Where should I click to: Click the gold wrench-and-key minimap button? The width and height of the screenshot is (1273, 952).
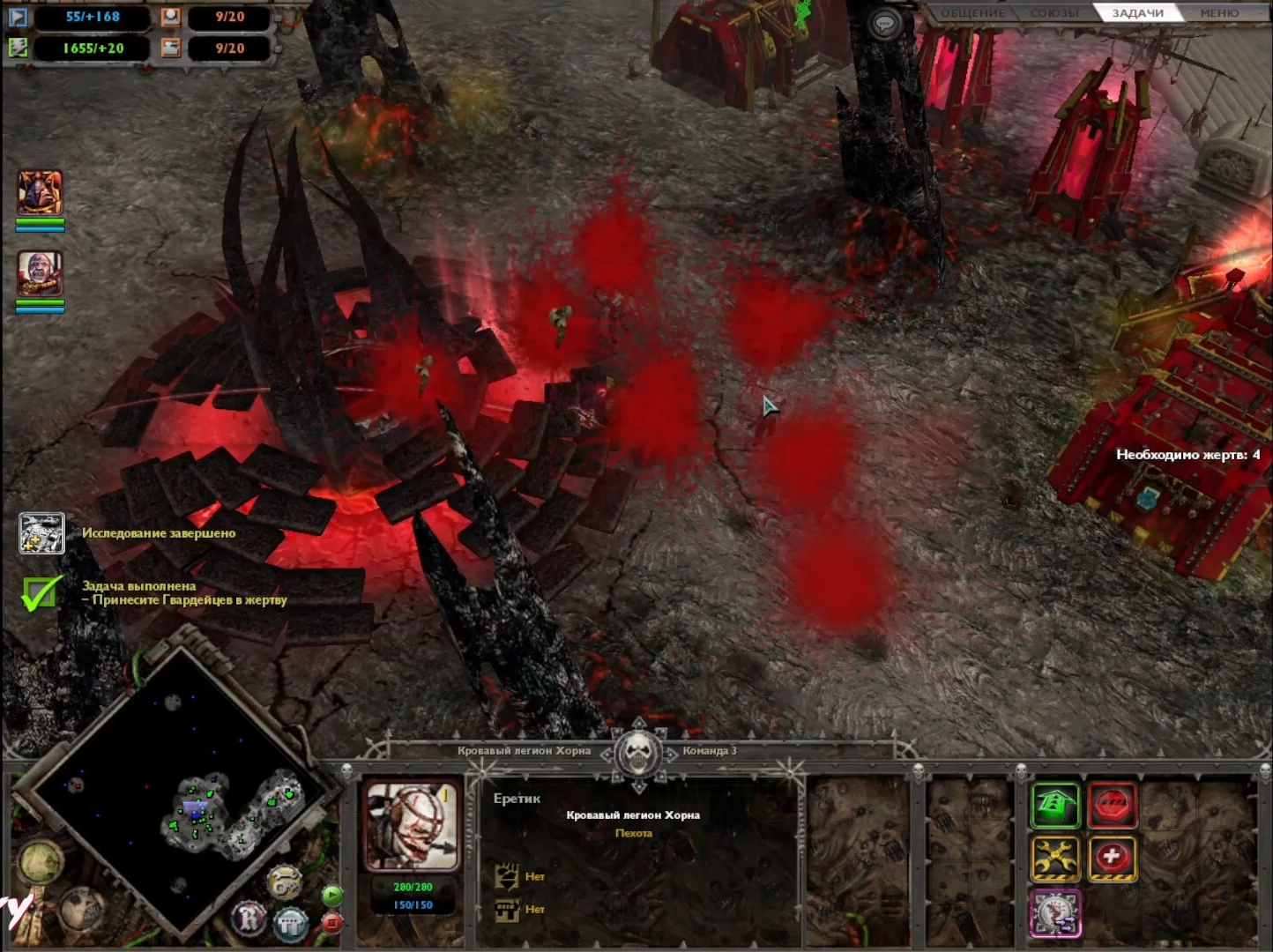click(284, 881)
